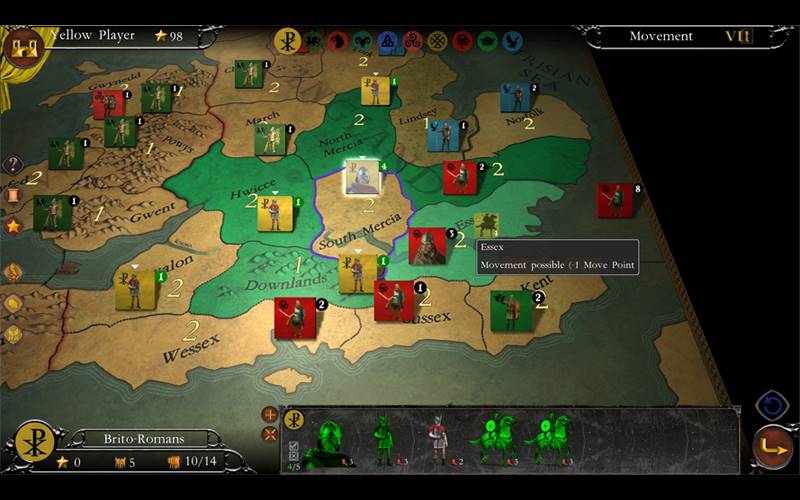
Task: Open help with the question mark icon
Action: [13, 165]
